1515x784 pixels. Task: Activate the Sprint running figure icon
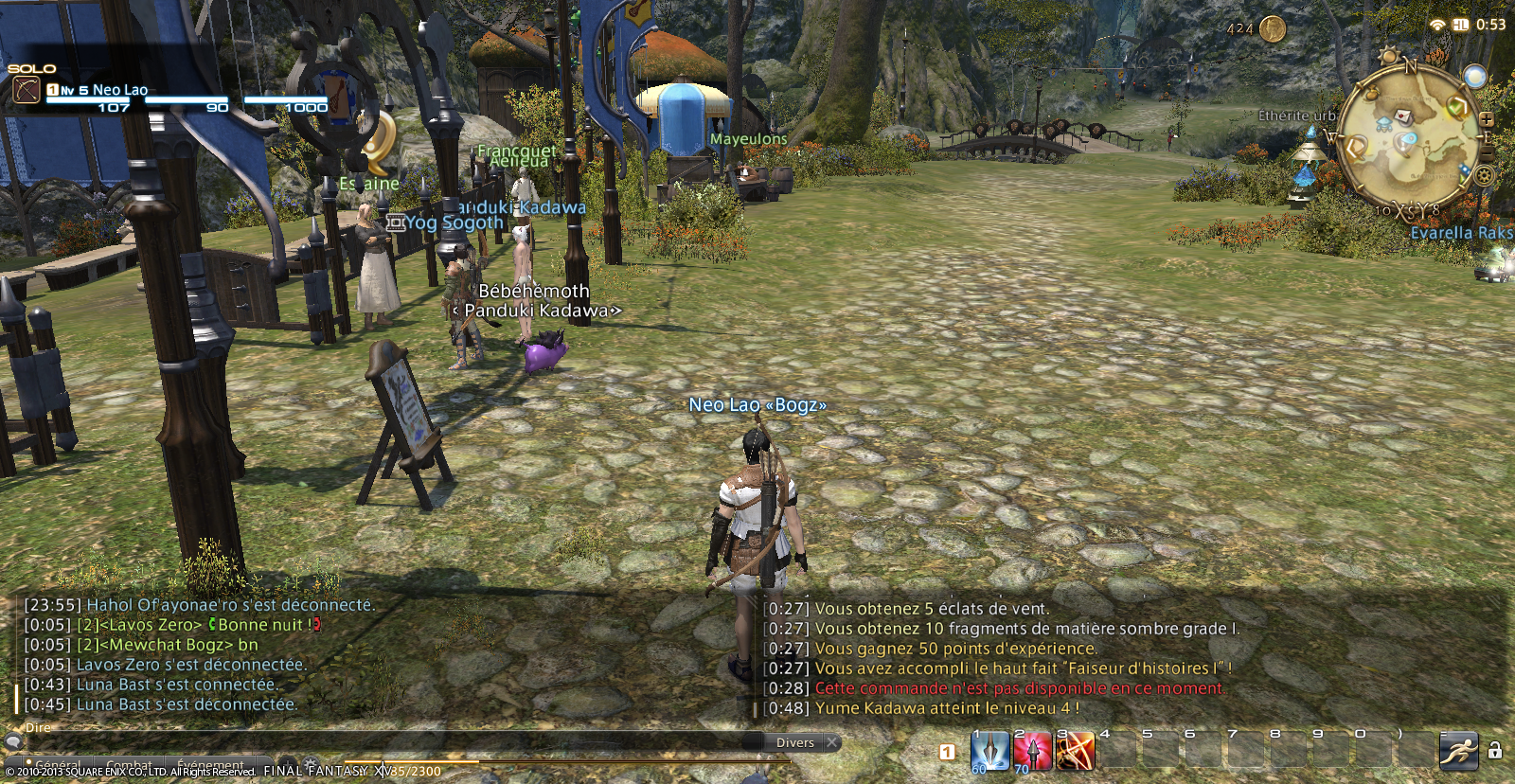(1458, 752)
